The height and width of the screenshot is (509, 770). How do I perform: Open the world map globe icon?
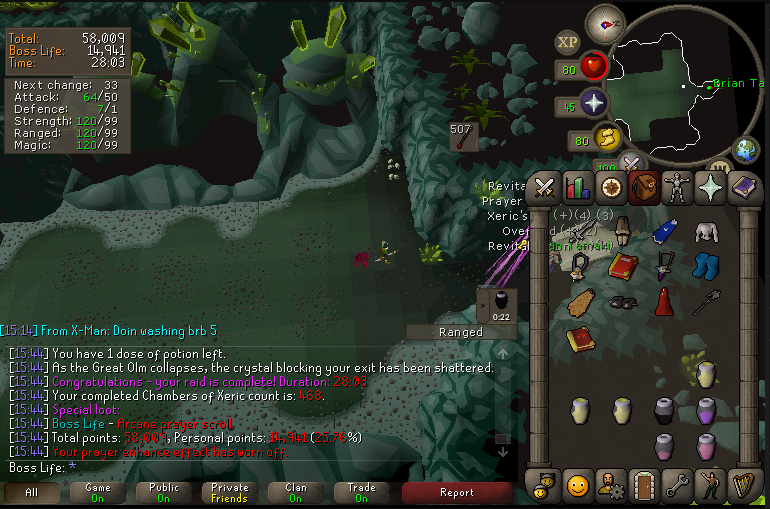[x=745, y=150]
